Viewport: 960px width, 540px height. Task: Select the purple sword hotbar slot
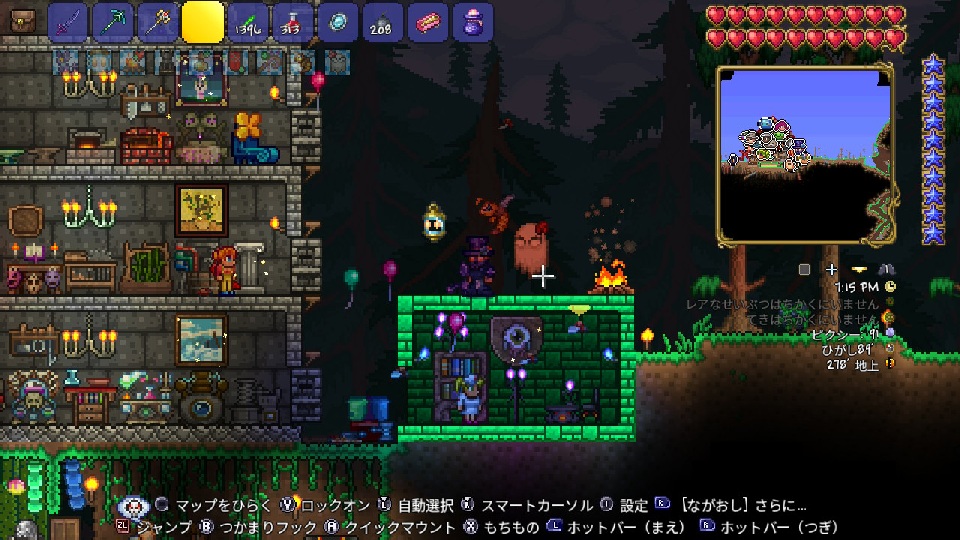(x=68, y=22)
